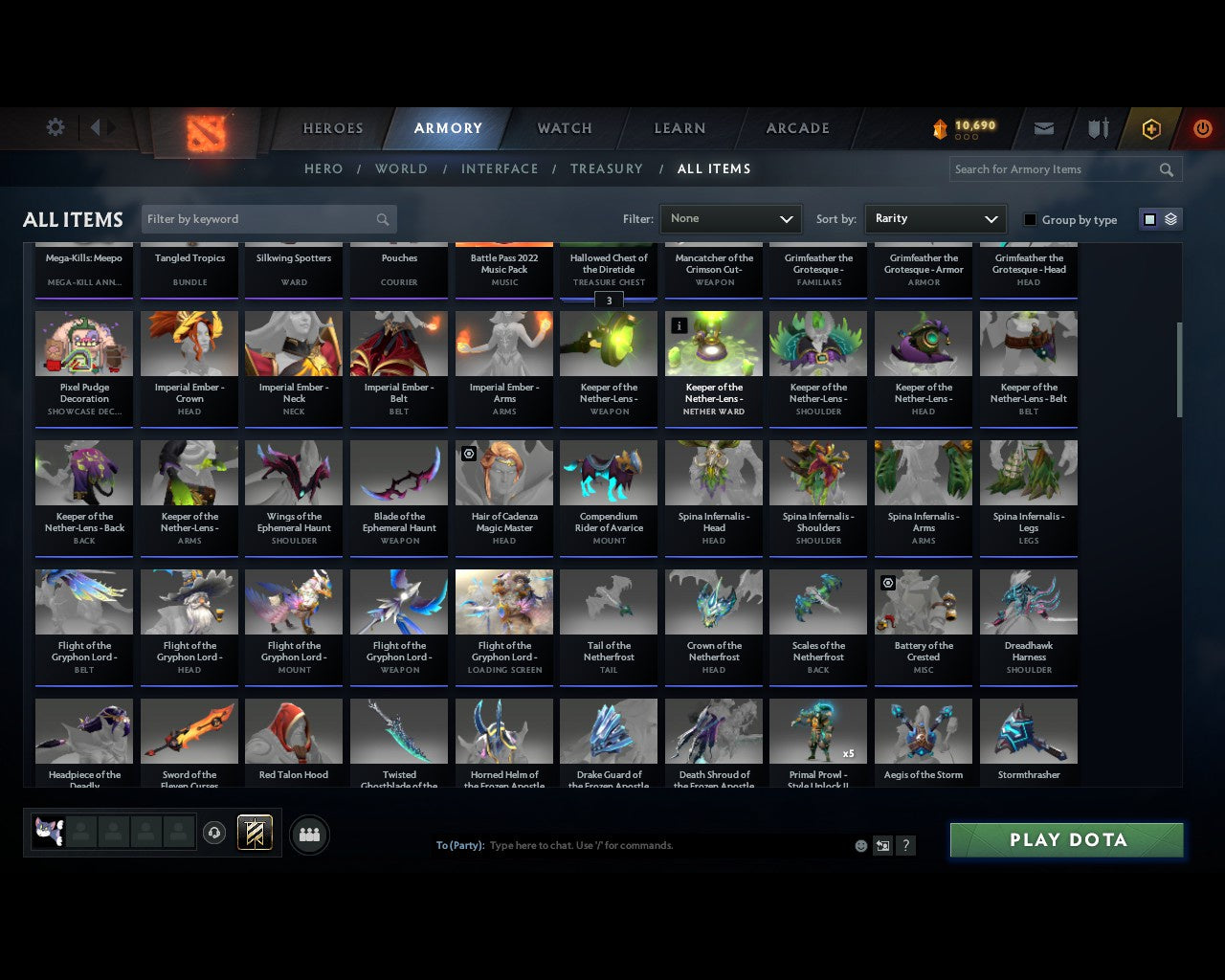
Task: Open the Guilds shield-and-sword icon
Action: 1097,128
